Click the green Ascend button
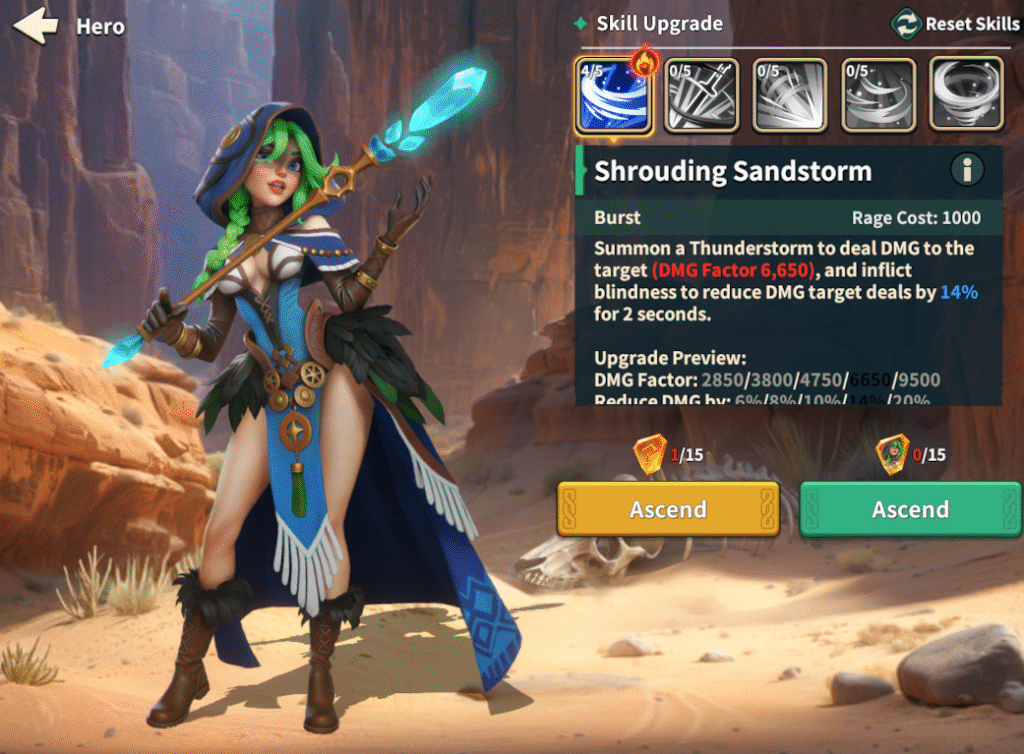Viewport: 1024px width, 754px height. click(910, 509)
